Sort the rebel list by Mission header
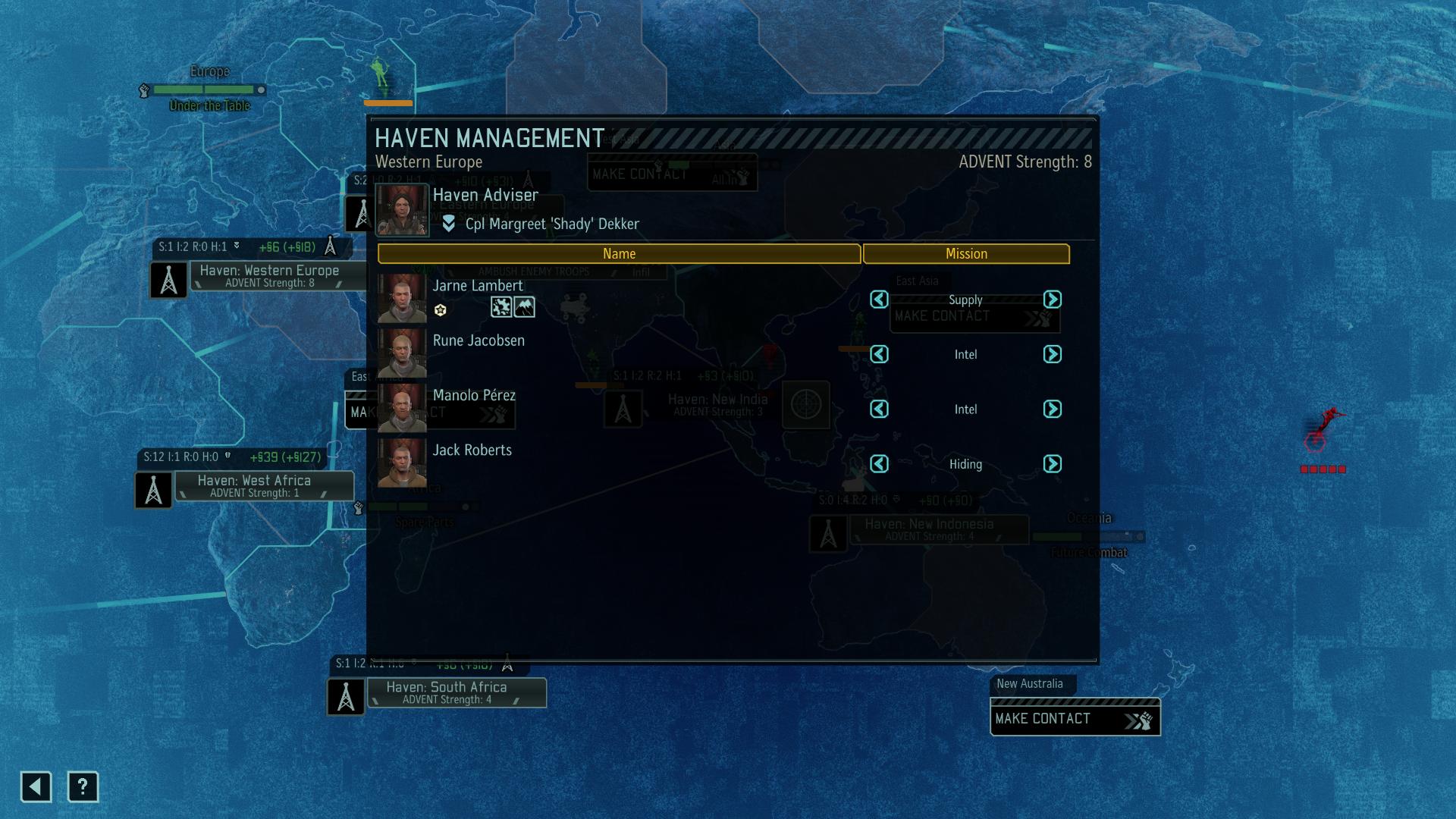The image size is (1456, 819). point(966,254)
